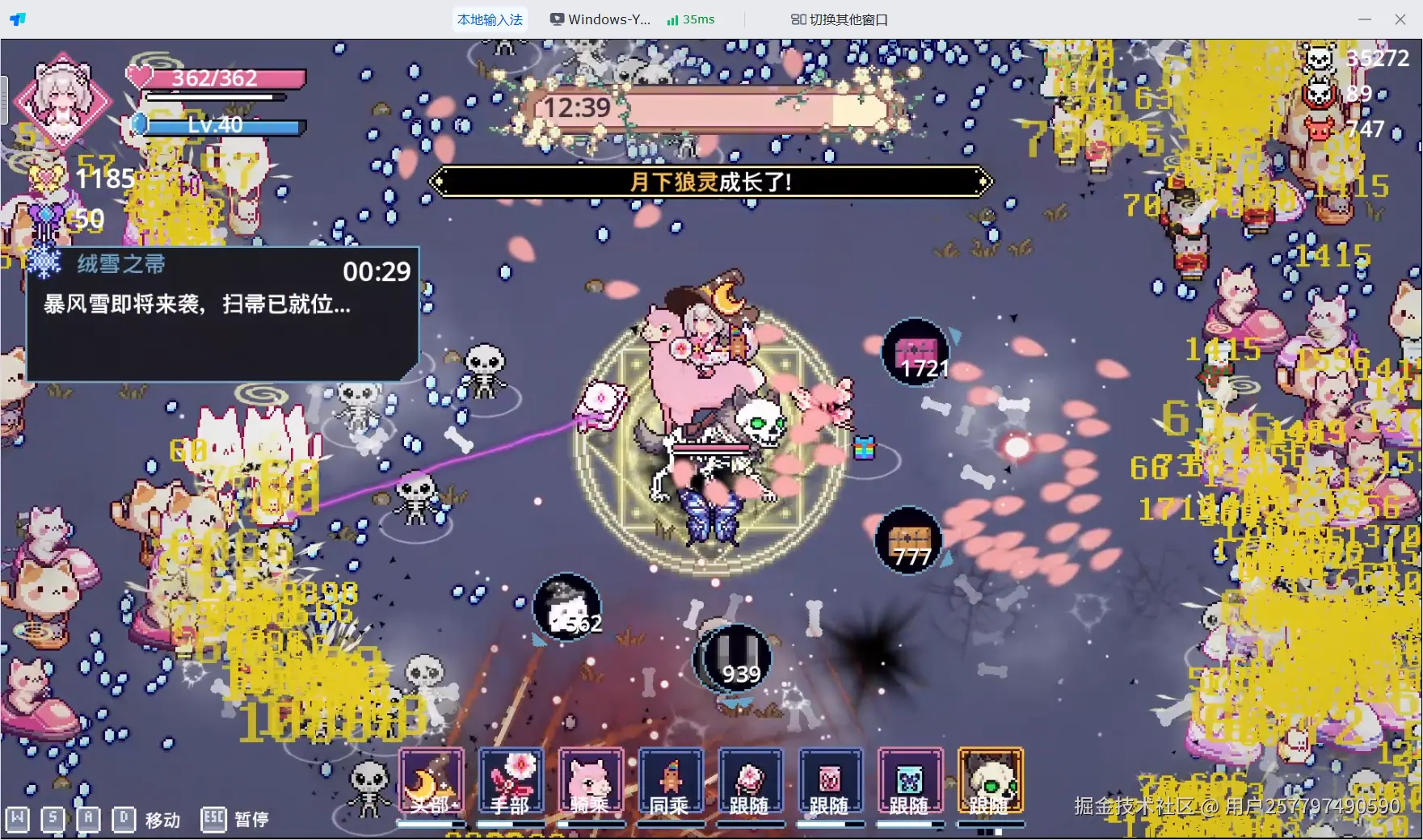This screenshot has width=1423, height=840.
Task: Select the wolf skull follower slot
Action: [x=990, y=781]
